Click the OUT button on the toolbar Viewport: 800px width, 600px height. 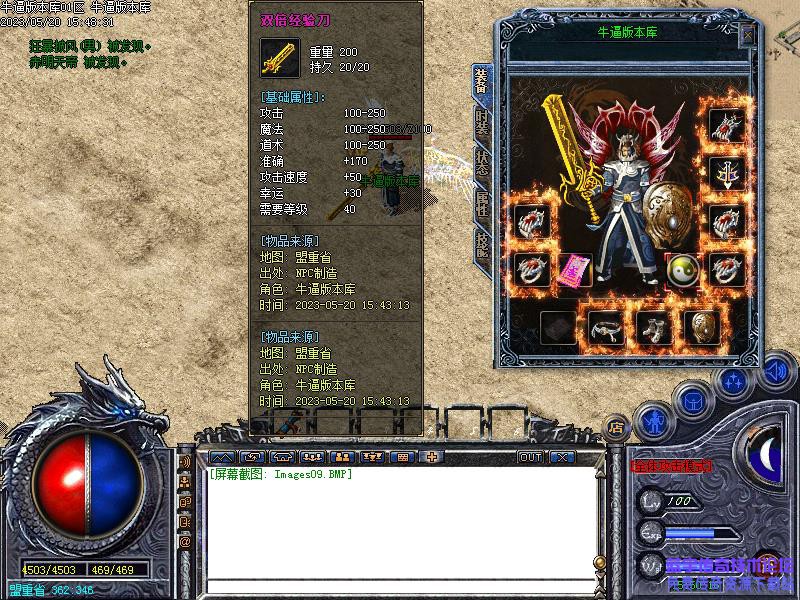(x=530, y=457)
